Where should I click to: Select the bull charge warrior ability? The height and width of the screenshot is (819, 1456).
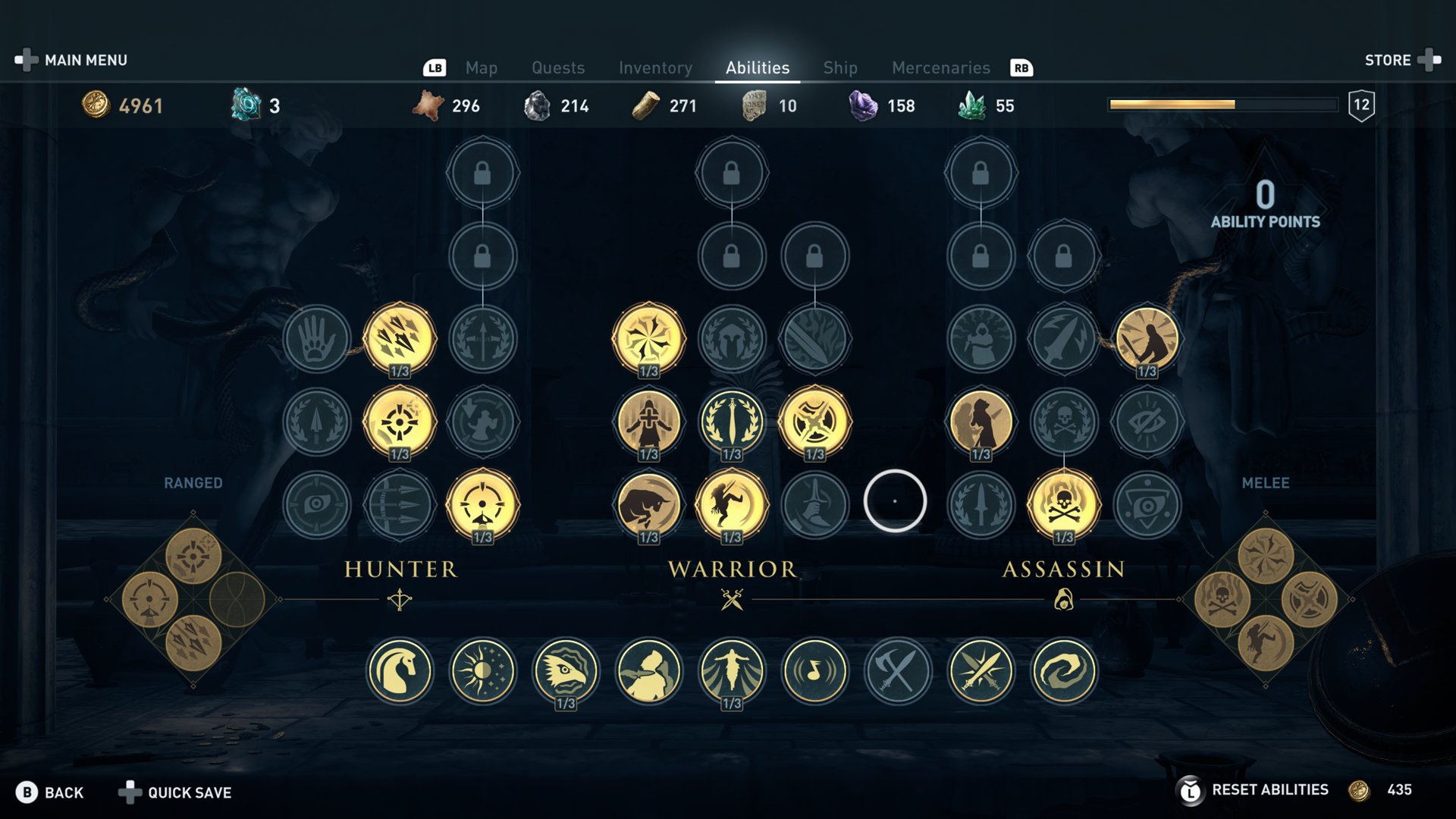(x=648, y=504)
